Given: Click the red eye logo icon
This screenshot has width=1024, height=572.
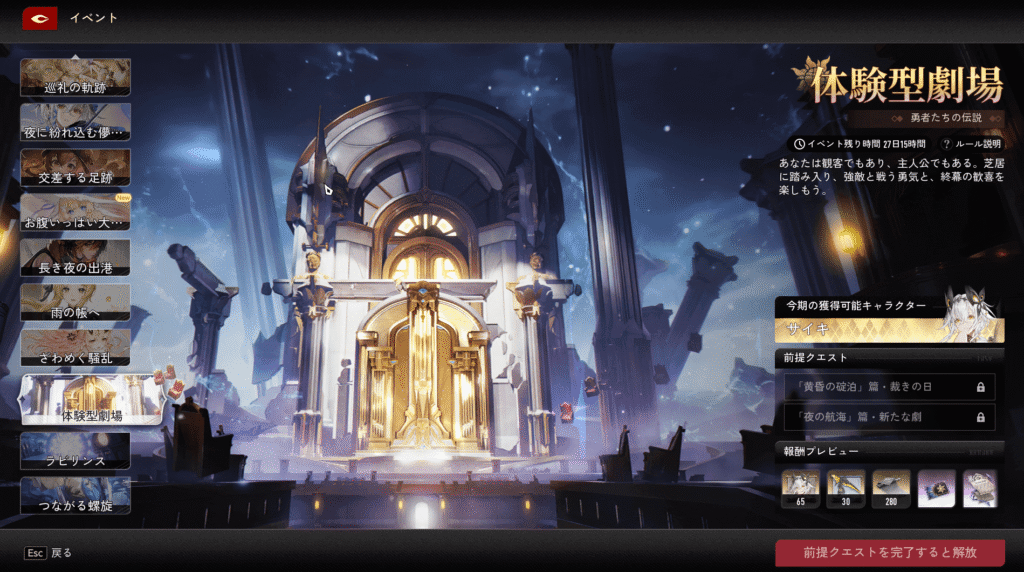Looking at the screenshot, I should pyautogui.click(x=39, y=17).
